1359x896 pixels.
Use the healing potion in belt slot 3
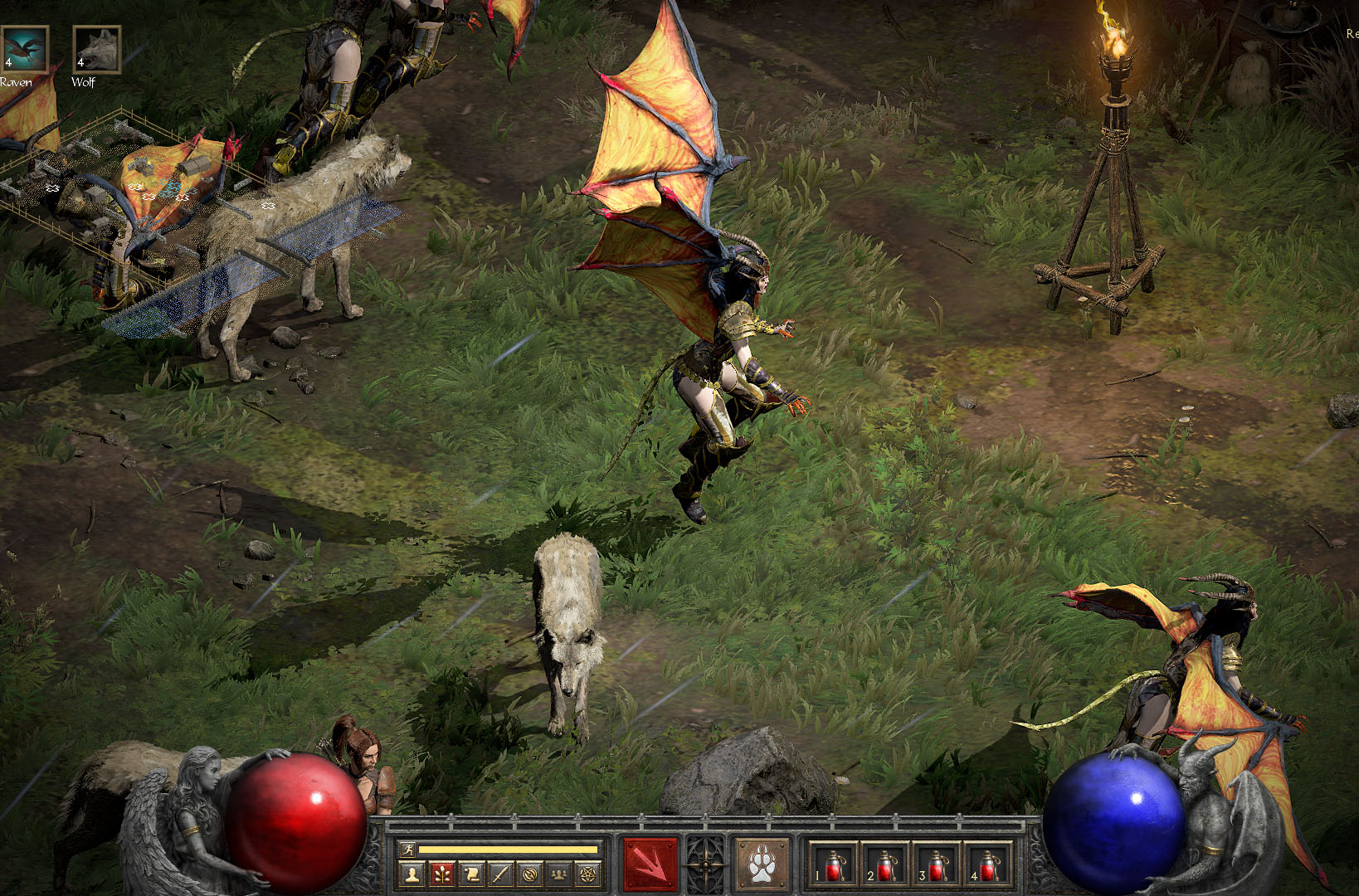[936, 864]
